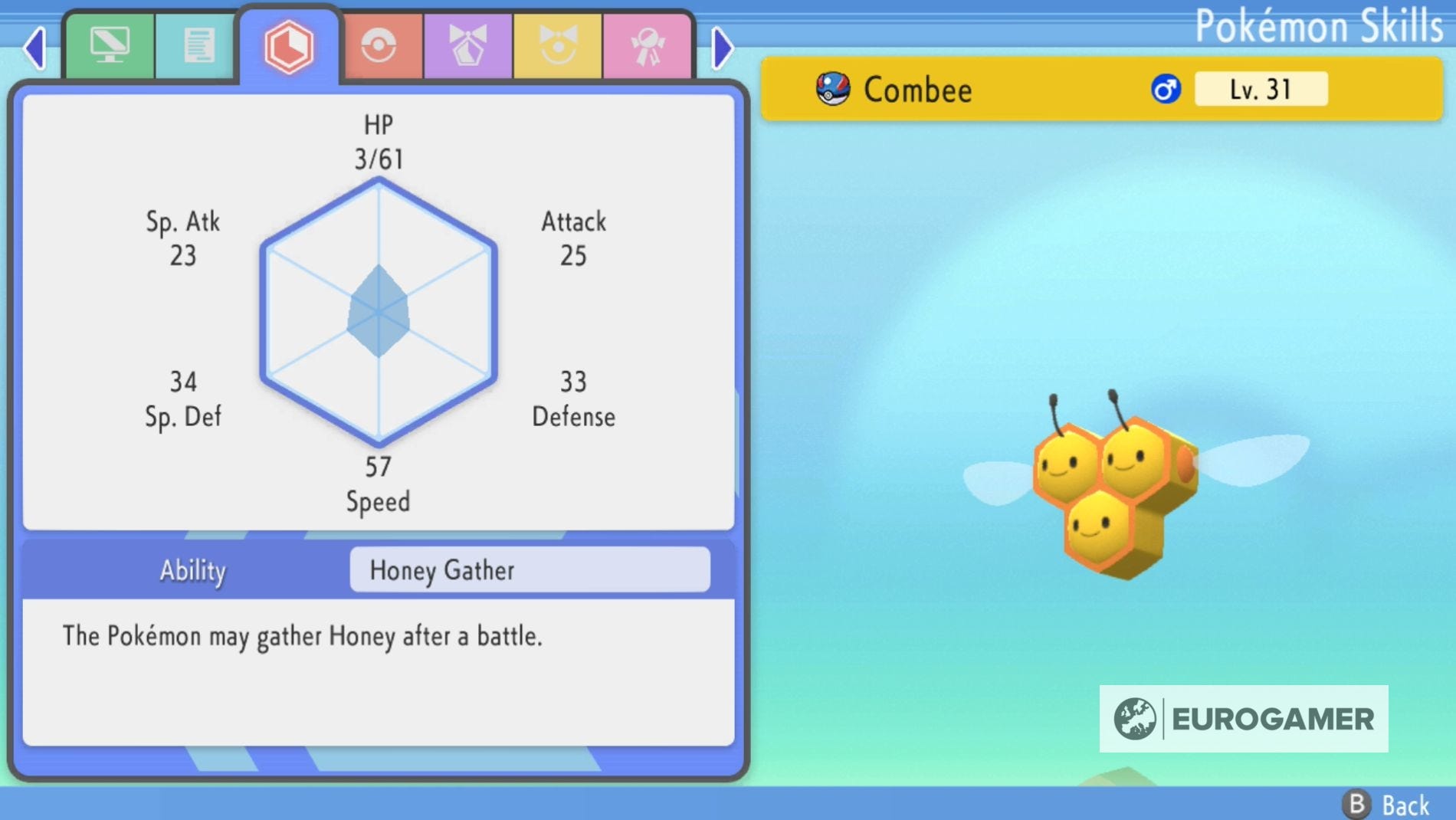
Task: Navigate back with the left arrow
Action: (x=33, y=48)
